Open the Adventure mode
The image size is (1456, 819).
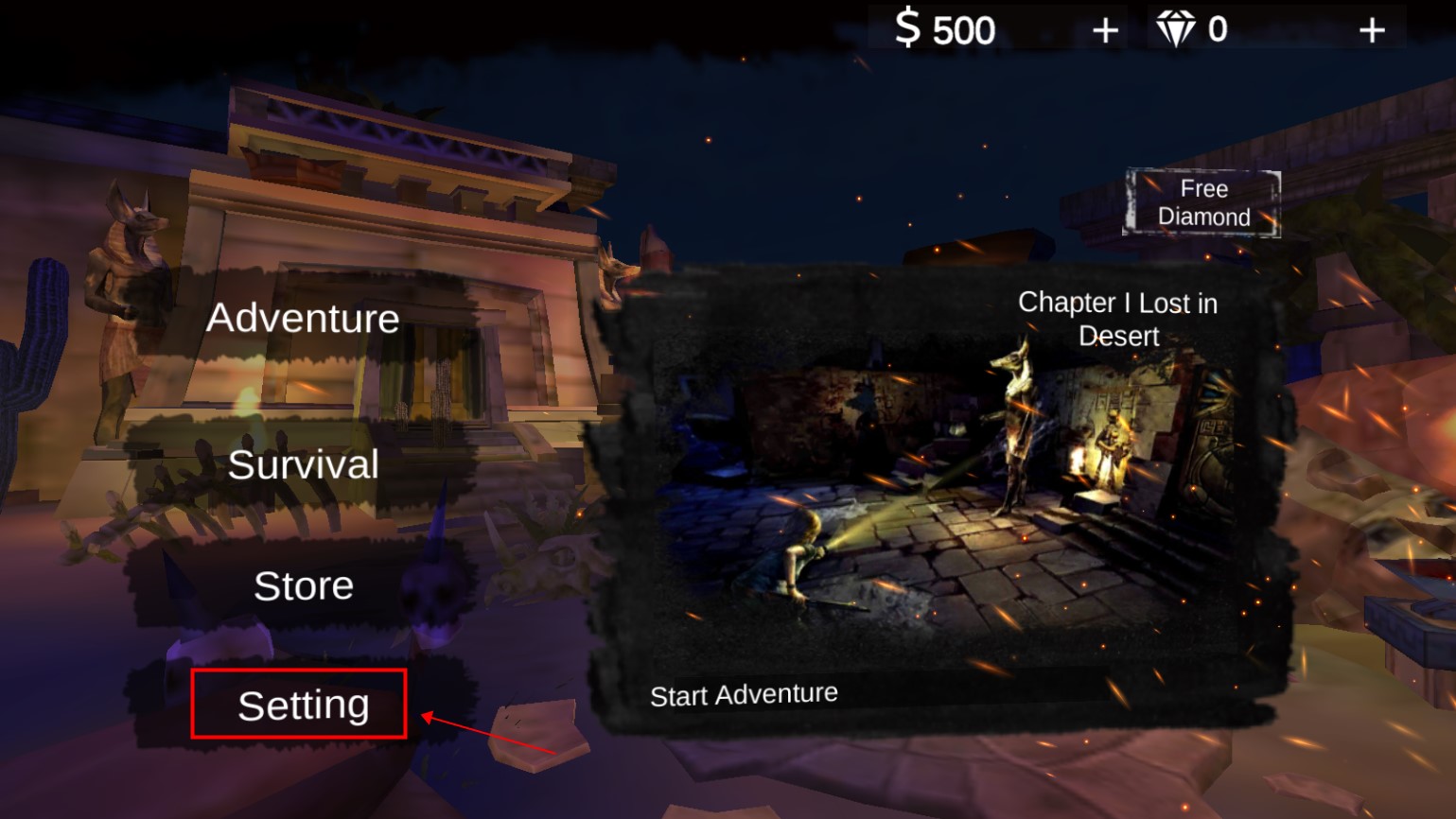[303, 319]
